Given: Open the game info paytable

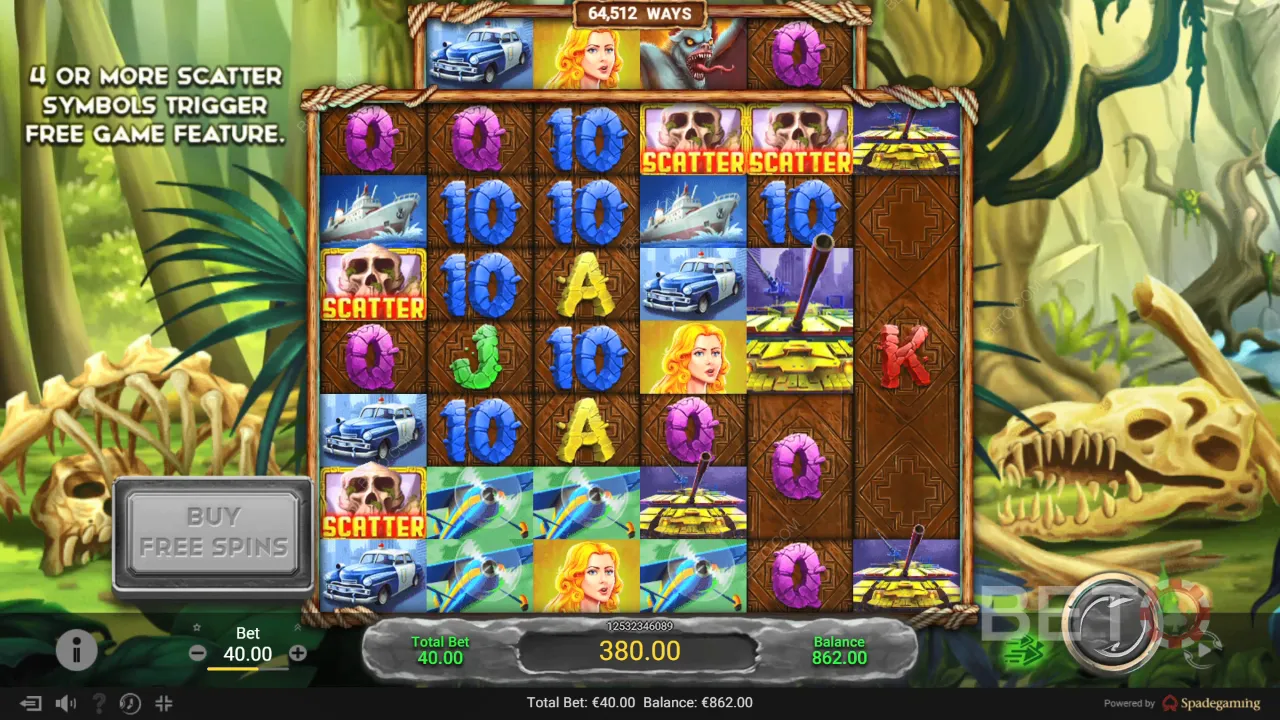Looking at the screenshot, I should tap(77, 651).
